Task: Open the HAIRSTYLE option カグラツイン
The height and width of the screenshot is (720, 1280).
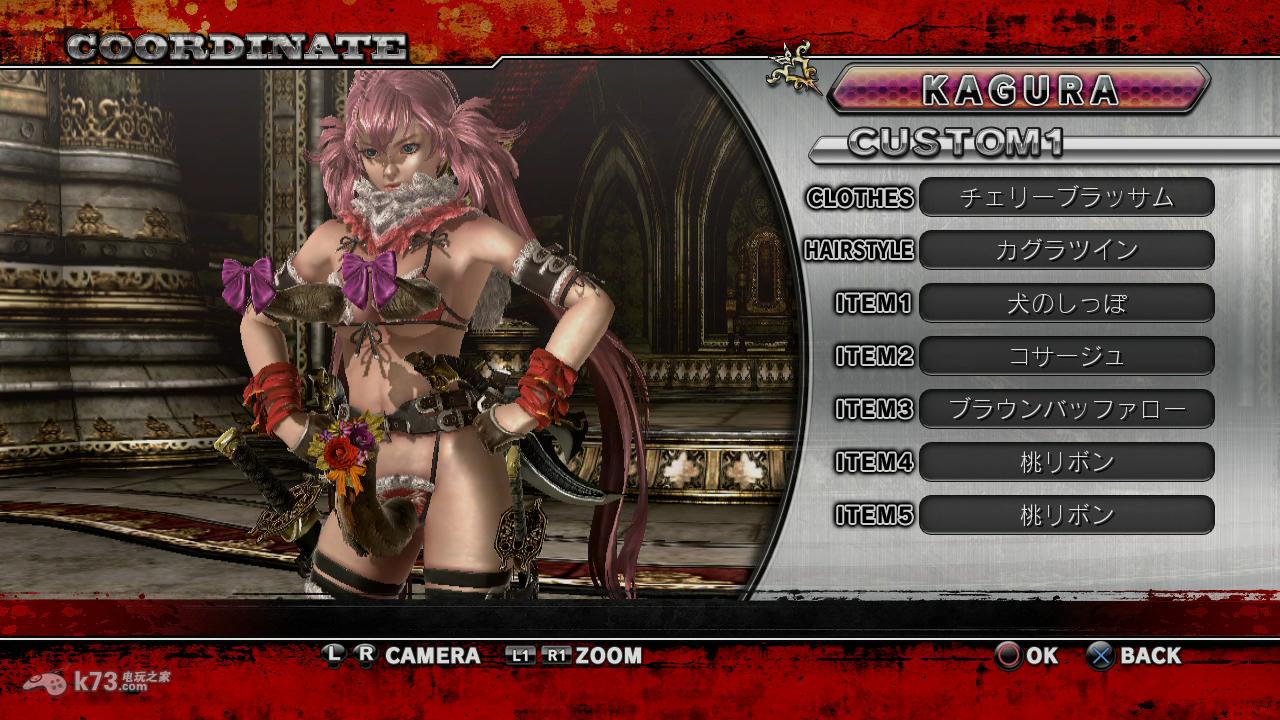Action: click(x=1066, y=250)
